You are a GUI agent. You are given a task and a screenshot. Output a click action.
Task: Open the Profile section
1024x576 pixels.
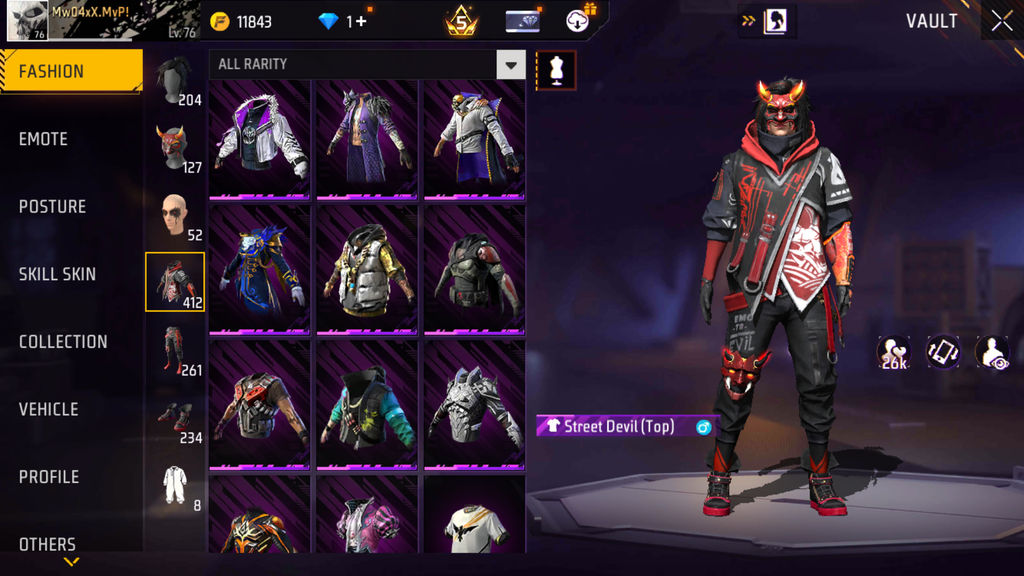(49, 477)
